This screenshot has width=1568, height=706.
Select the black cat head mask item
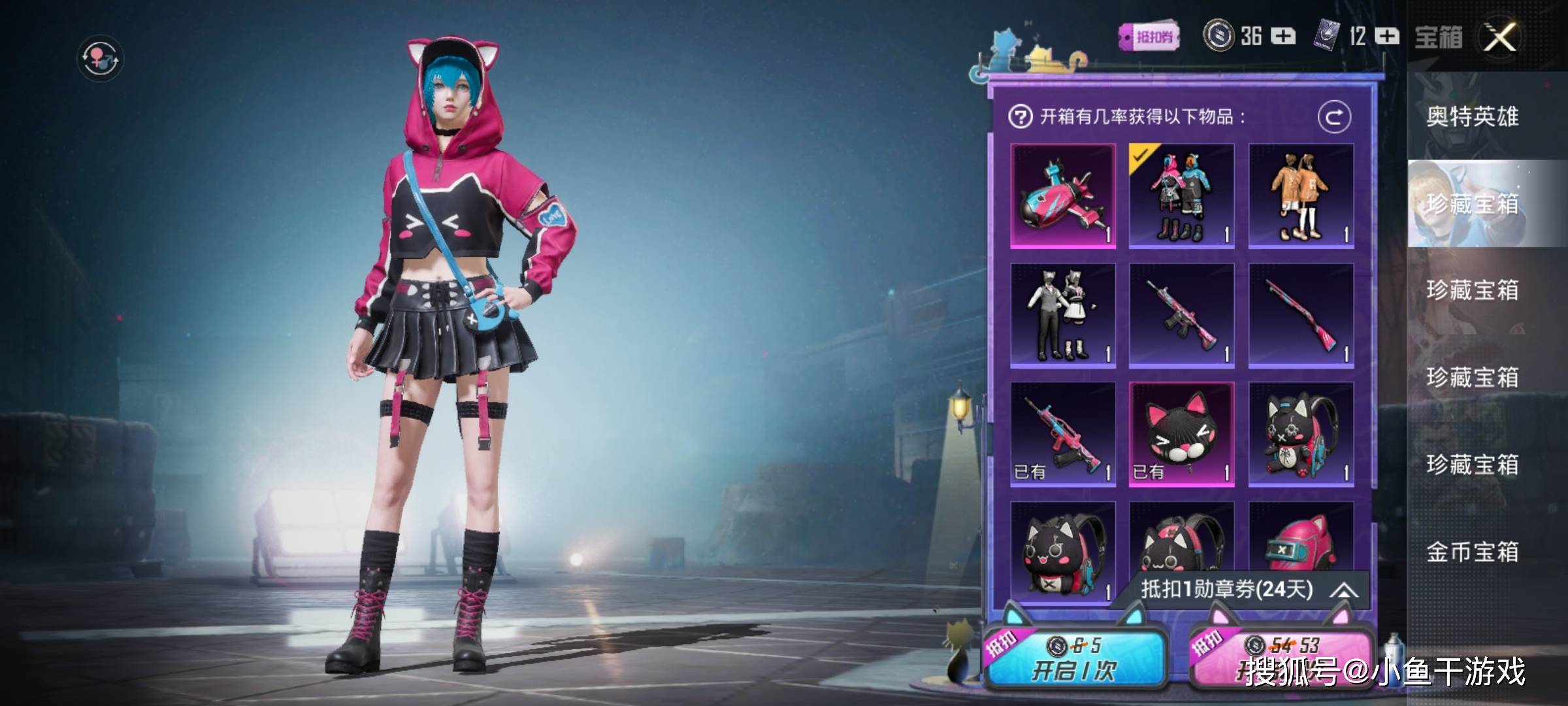(1181, 434)
